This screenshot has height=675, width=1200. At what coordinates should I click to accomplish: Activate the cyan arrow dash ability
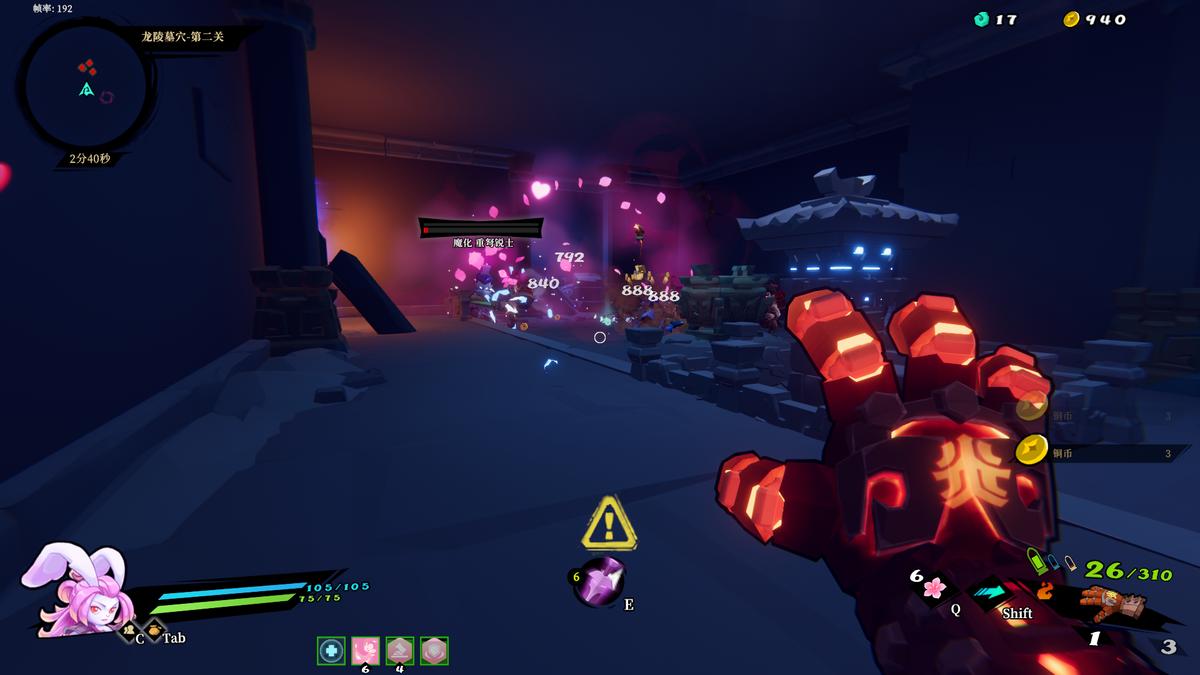tap(990, 592)
